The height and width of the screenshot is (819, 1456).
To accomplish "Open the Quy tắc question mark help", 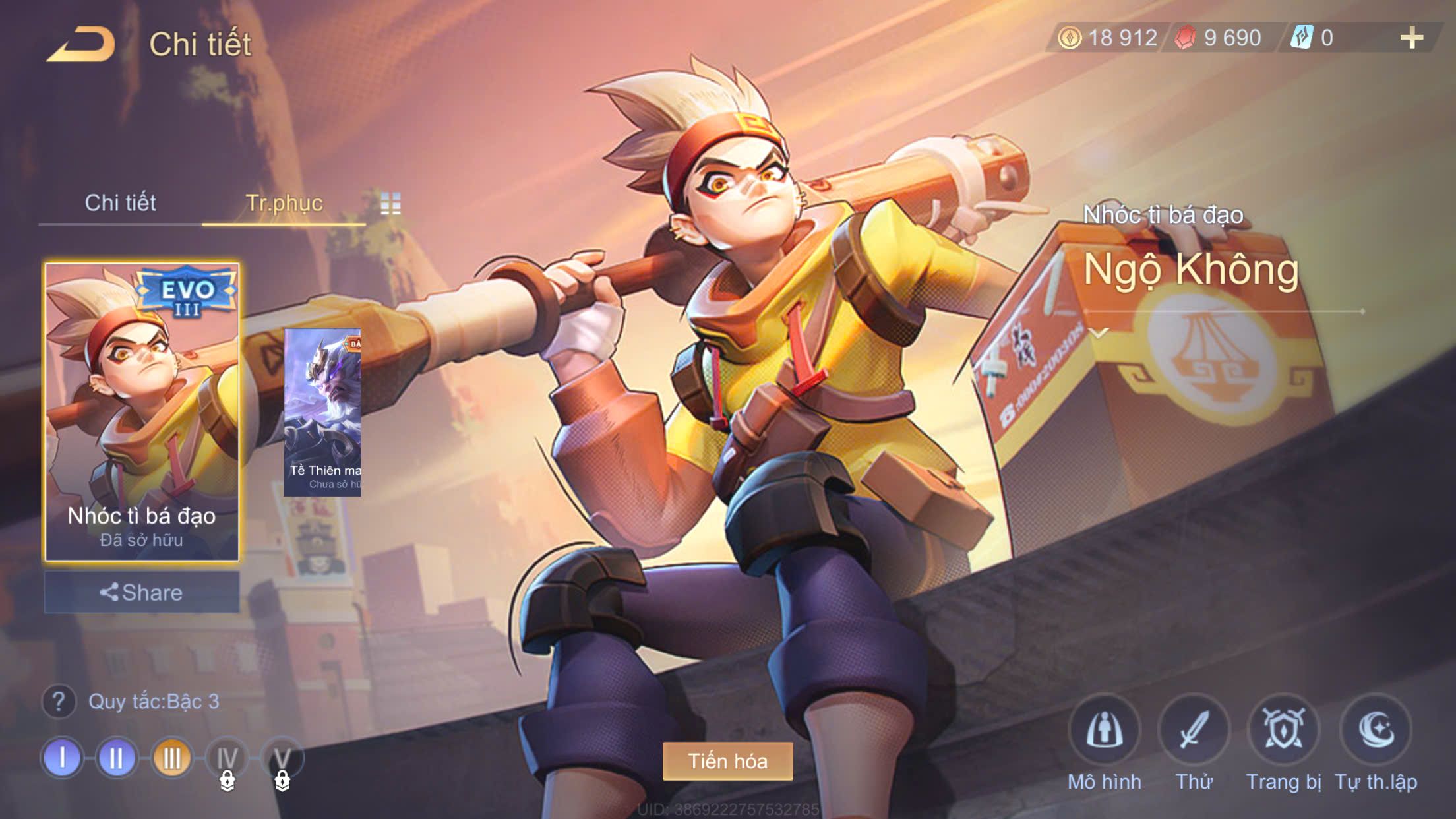I will (59, 702).
